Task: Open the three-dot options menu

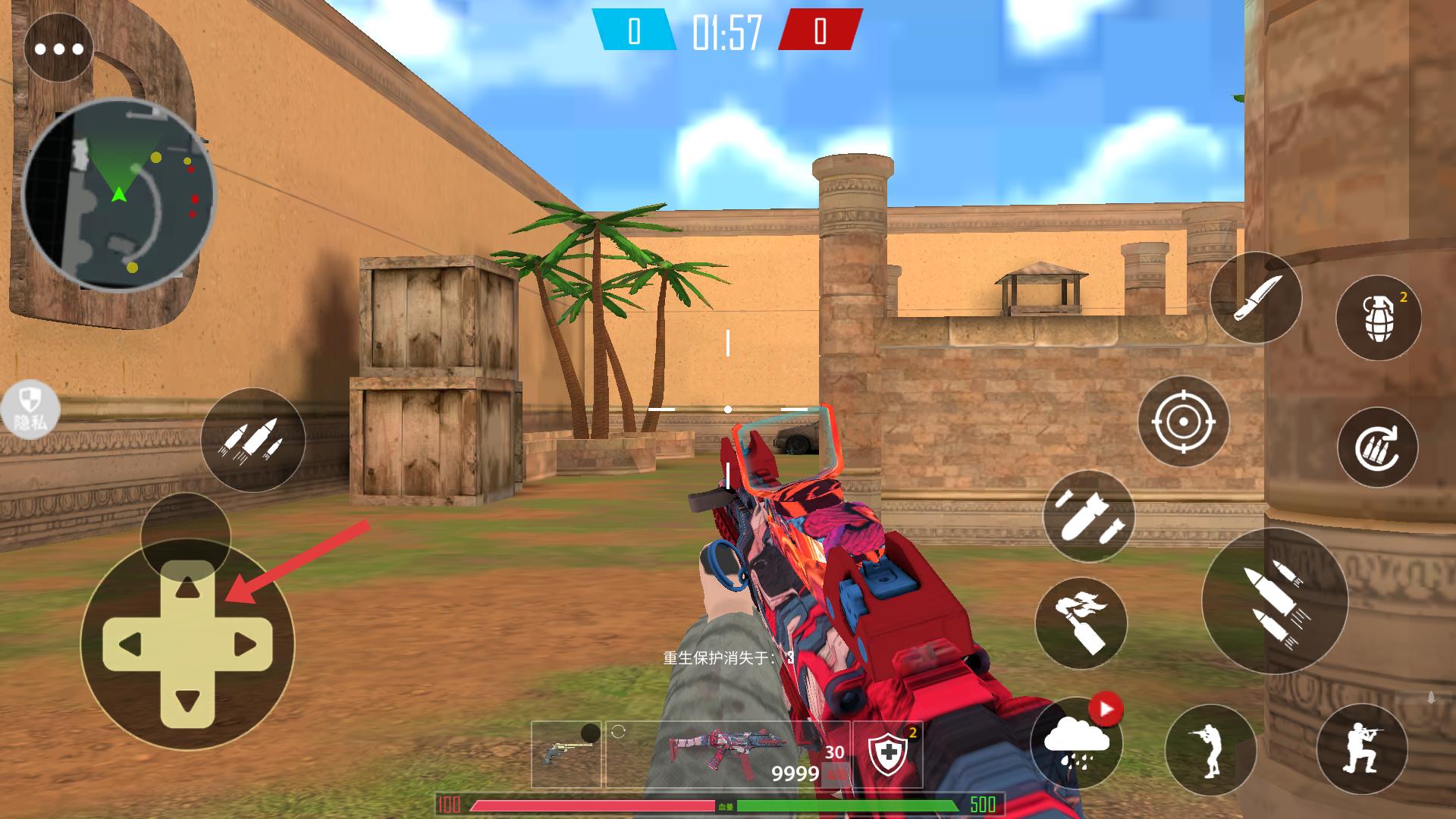Action: pos(58,49)
